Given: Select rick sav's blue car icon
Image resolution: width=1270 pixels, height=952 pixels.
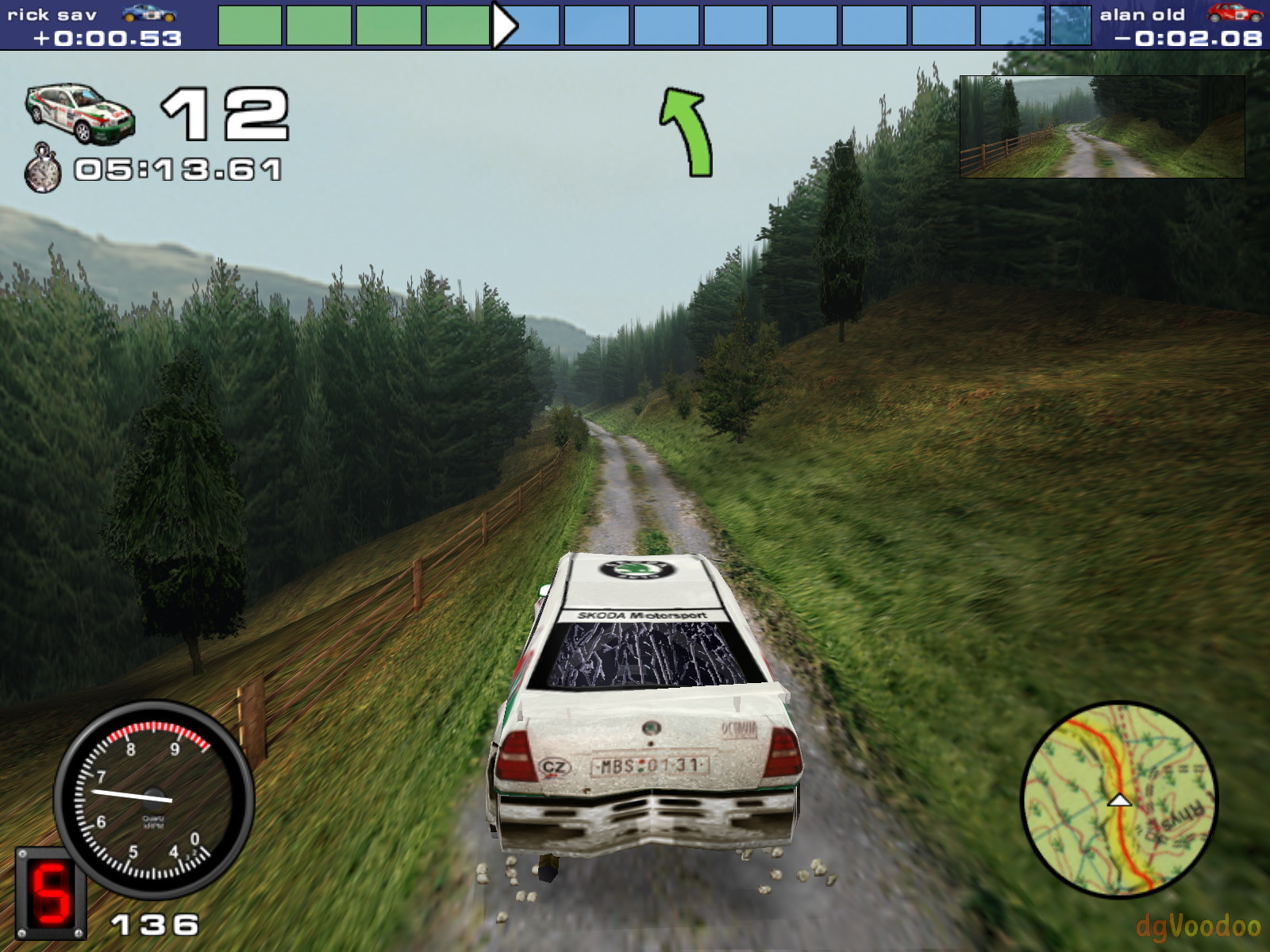Looking at the screenshot, I should click(x=148, y=13).
